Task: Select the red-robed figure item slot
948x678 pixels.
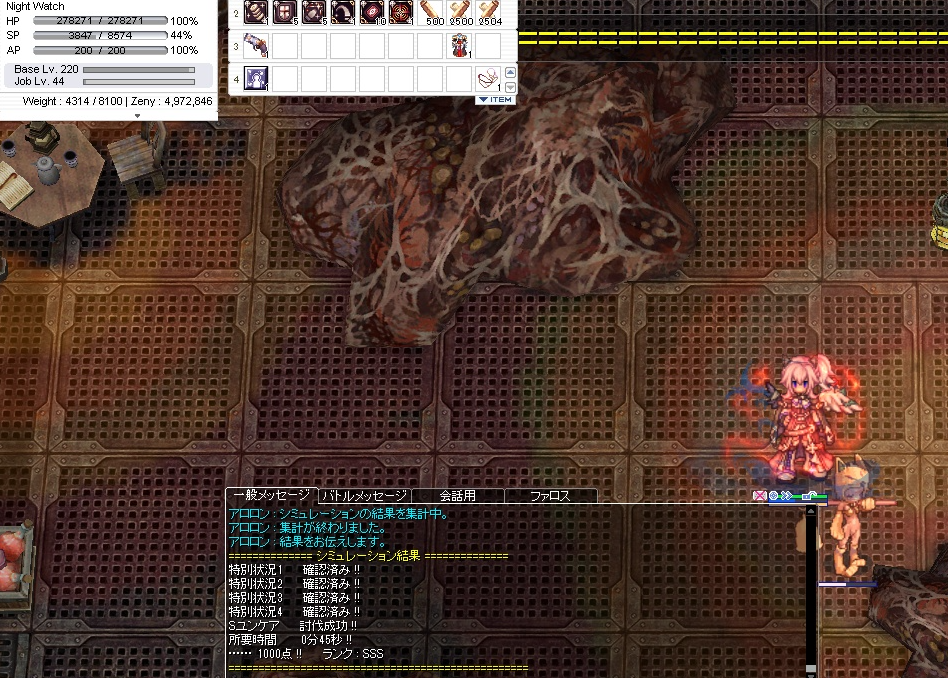Action: click(x=460, y=45)
